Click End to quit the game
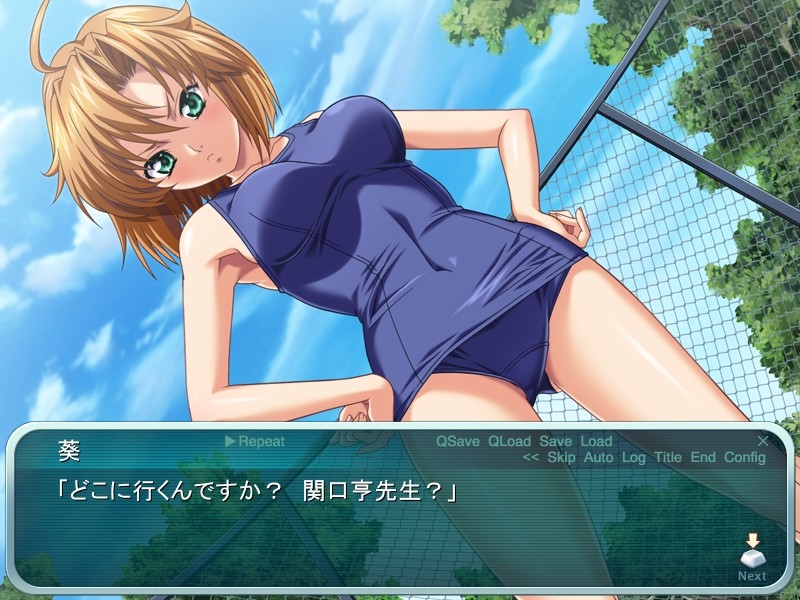The width and height of the screenshot is (800, 600). 703,458
